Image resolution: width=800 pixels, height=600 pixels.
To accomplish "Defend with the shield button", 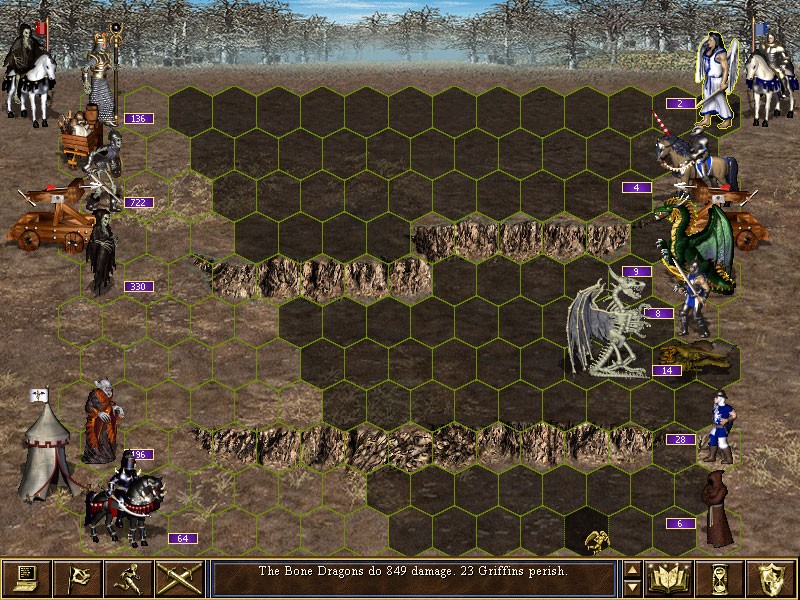I will (772, 578).
